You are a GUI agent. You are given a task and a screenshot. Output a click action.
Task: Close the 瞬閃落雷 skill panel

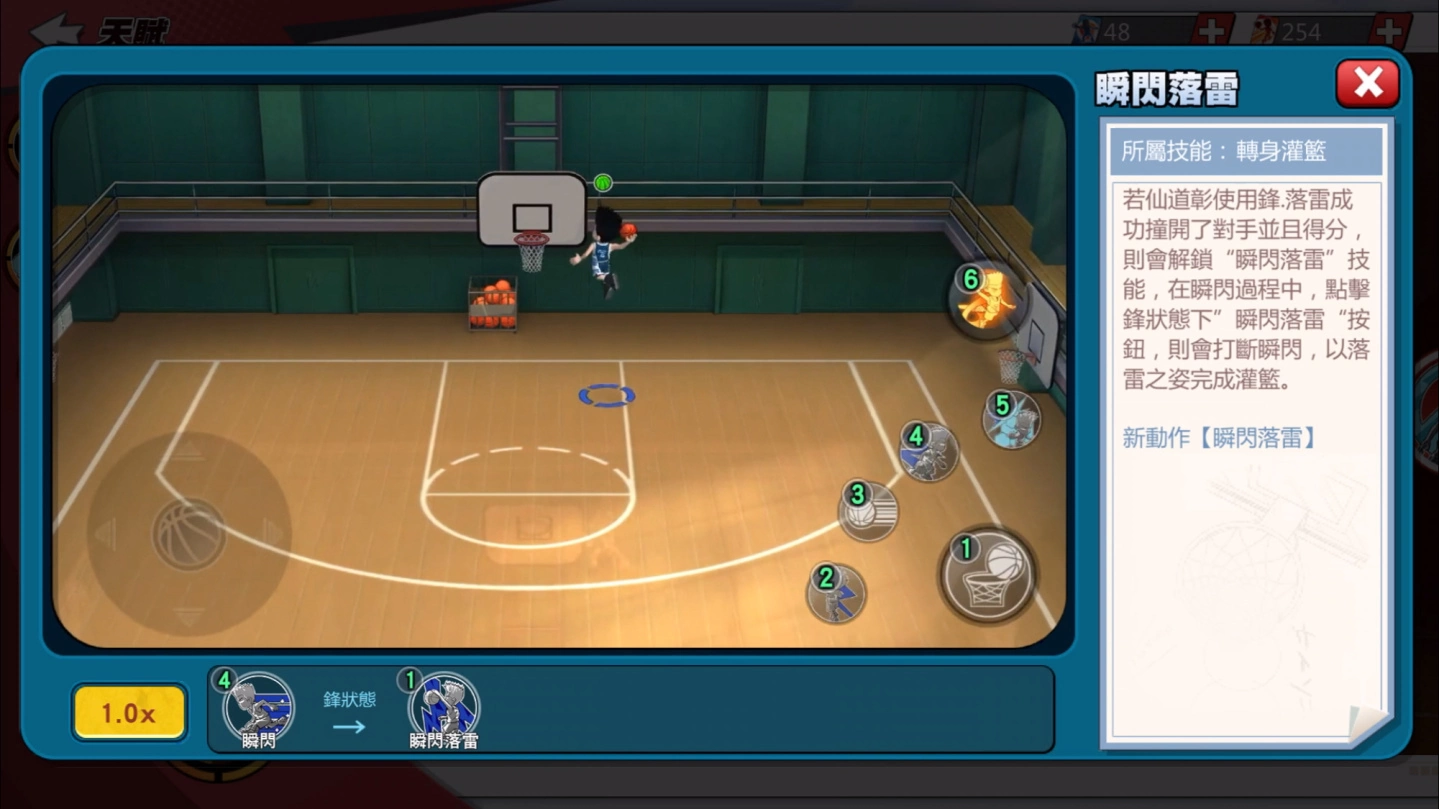pos(1366,83)
